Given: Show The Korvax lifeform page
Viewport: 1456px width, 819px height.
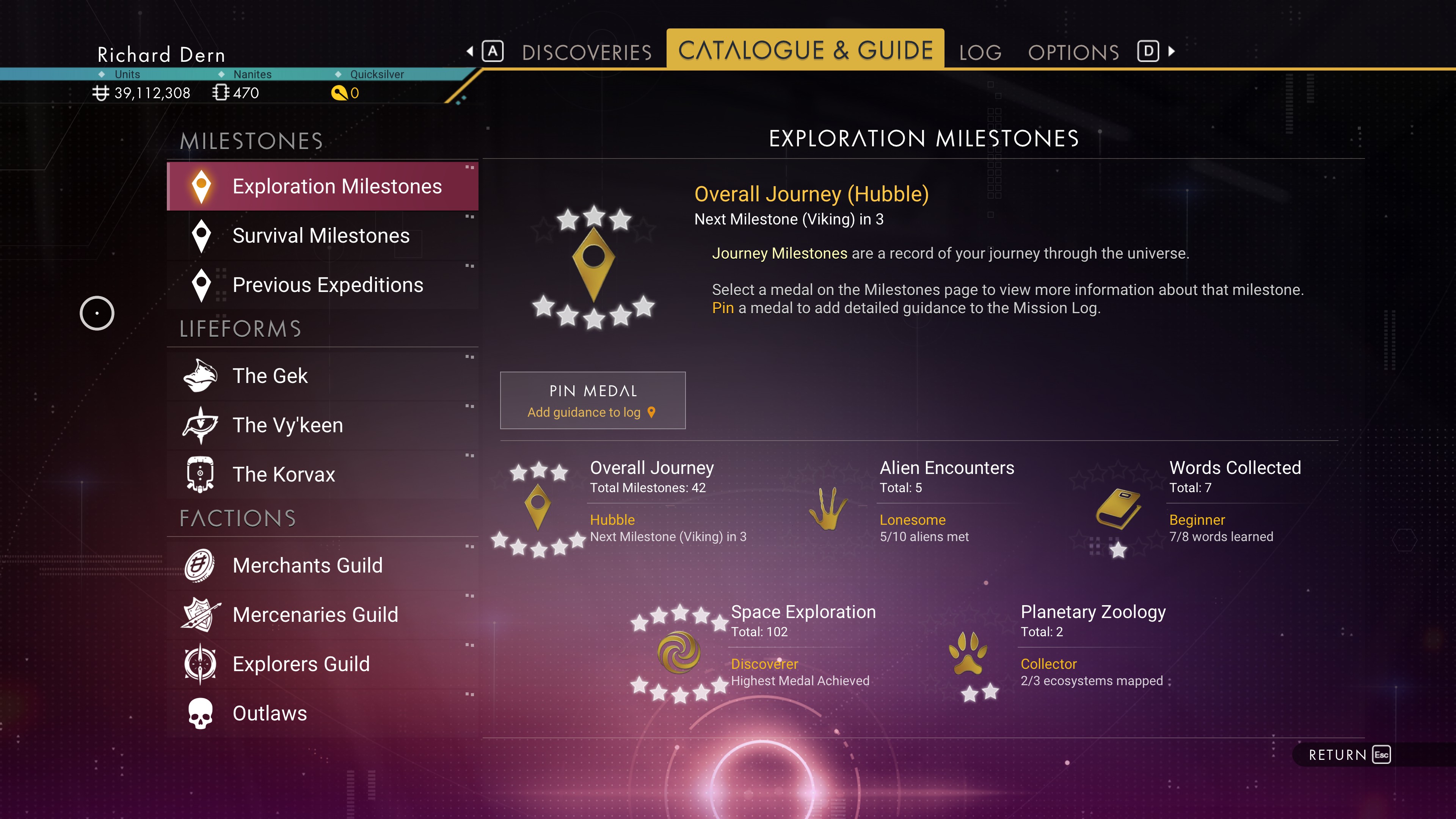Looking at the screenshot, I should coord(322,474).
